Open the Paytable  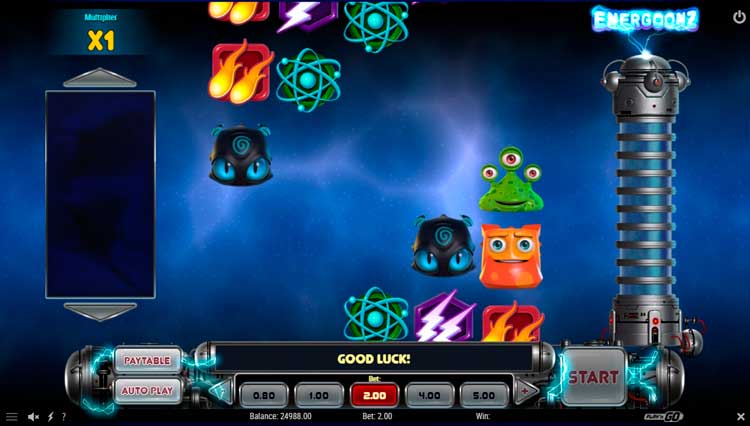pyautogui.click(x=147, y=360)
